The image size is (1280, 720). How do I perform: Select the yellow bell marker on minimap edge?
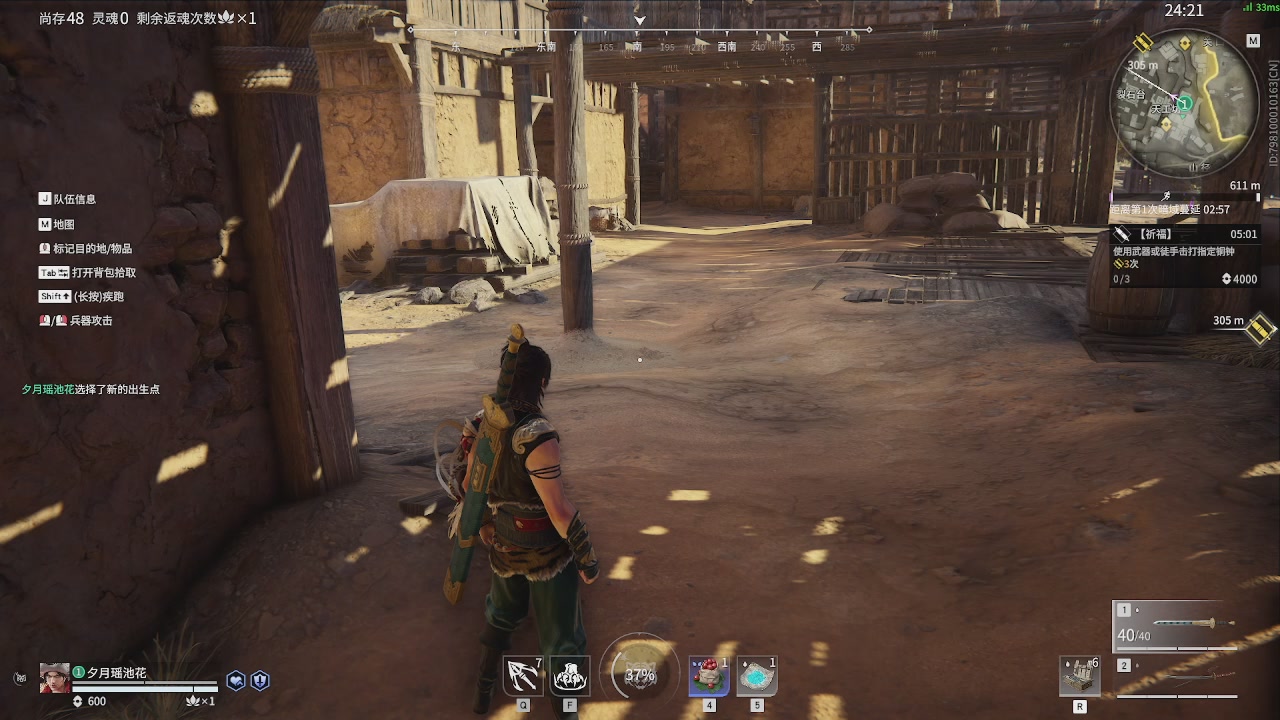[1143, 42]
